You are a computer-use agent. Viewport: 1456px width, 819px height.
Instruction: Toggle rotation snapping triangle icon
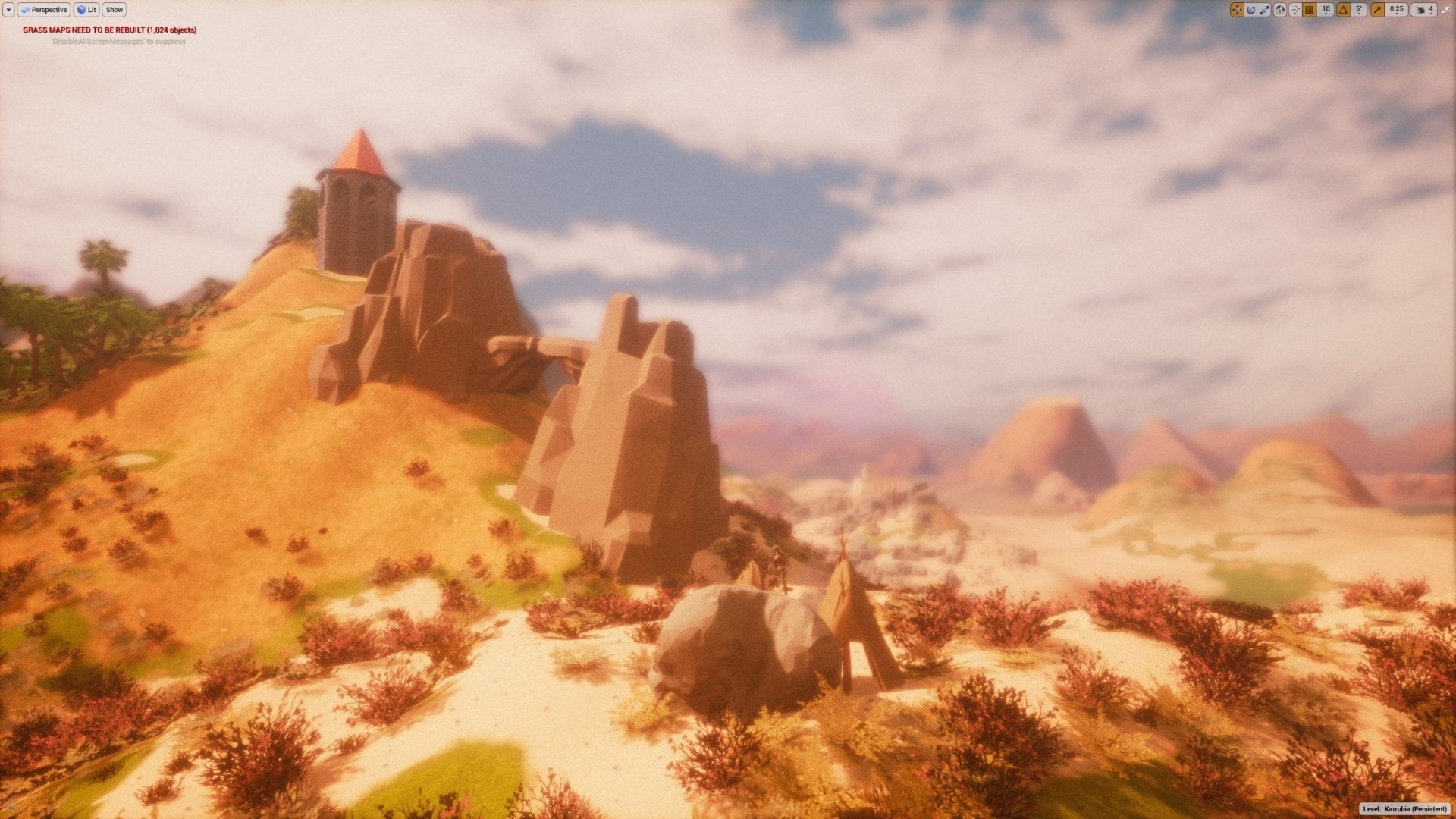point(1343,10)
